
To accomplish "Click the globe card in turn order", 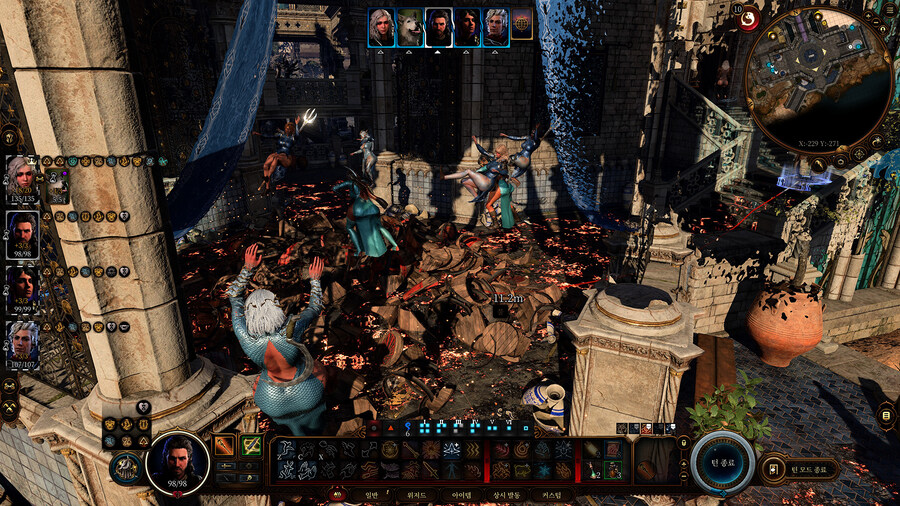I will tap(521, 26).
